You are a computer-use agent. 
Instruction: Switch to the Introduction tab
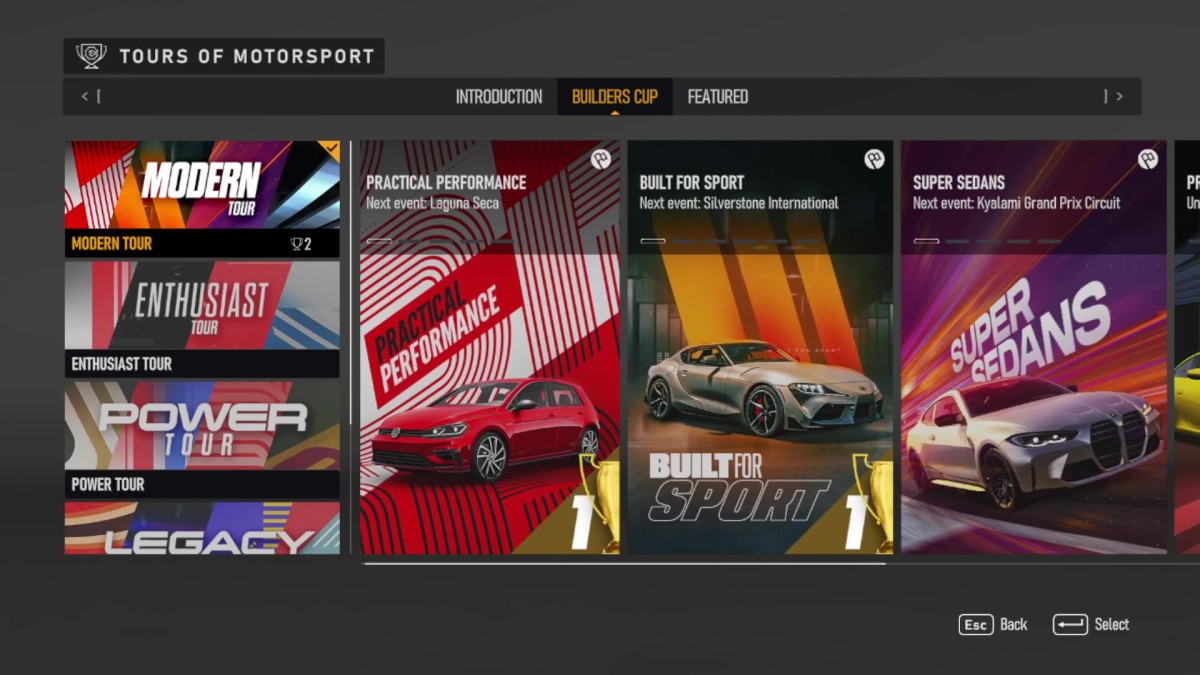(498, 97)
